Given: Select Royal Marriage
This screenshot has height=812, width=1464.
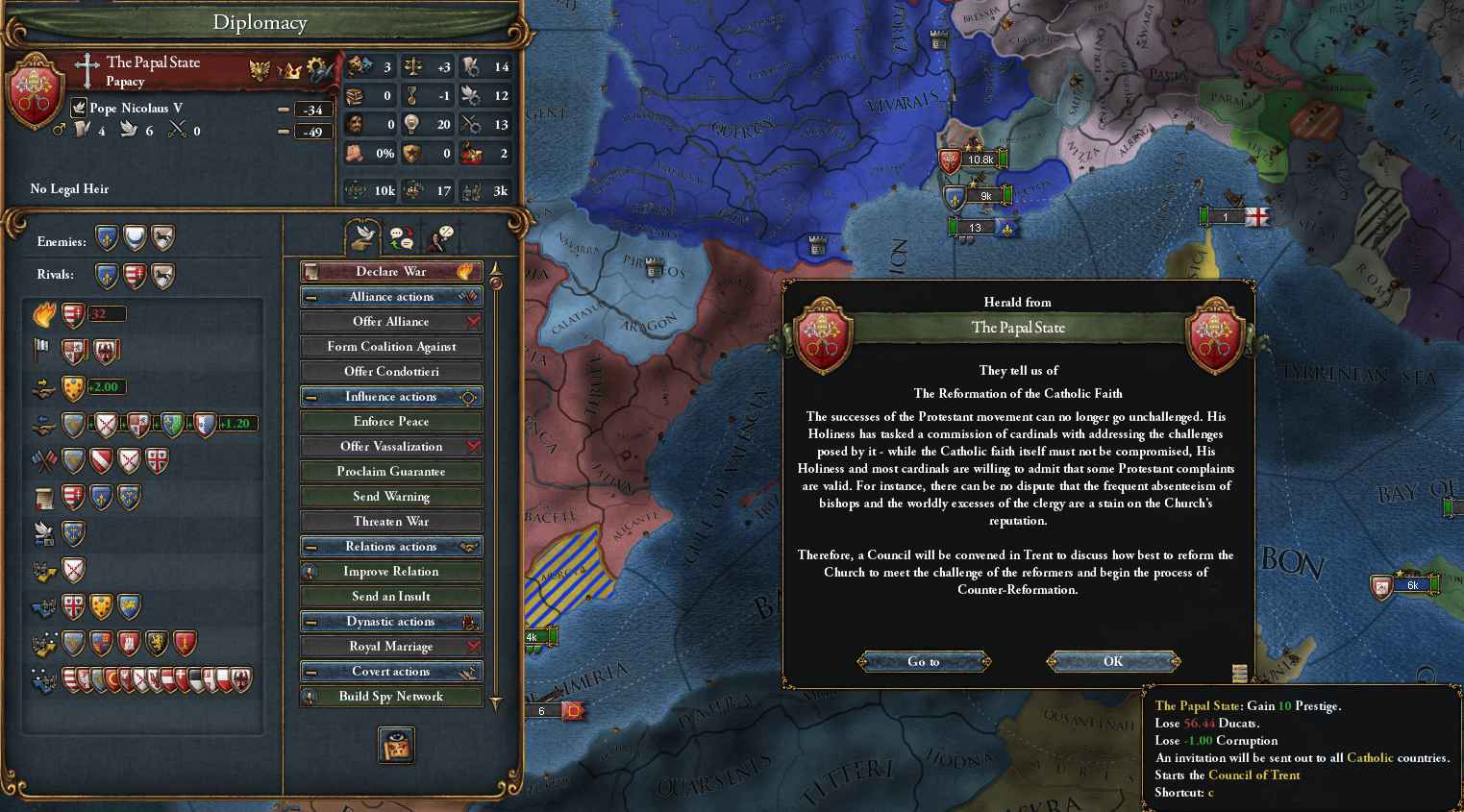Looking at the screenshot, I should tap(391, 647).
